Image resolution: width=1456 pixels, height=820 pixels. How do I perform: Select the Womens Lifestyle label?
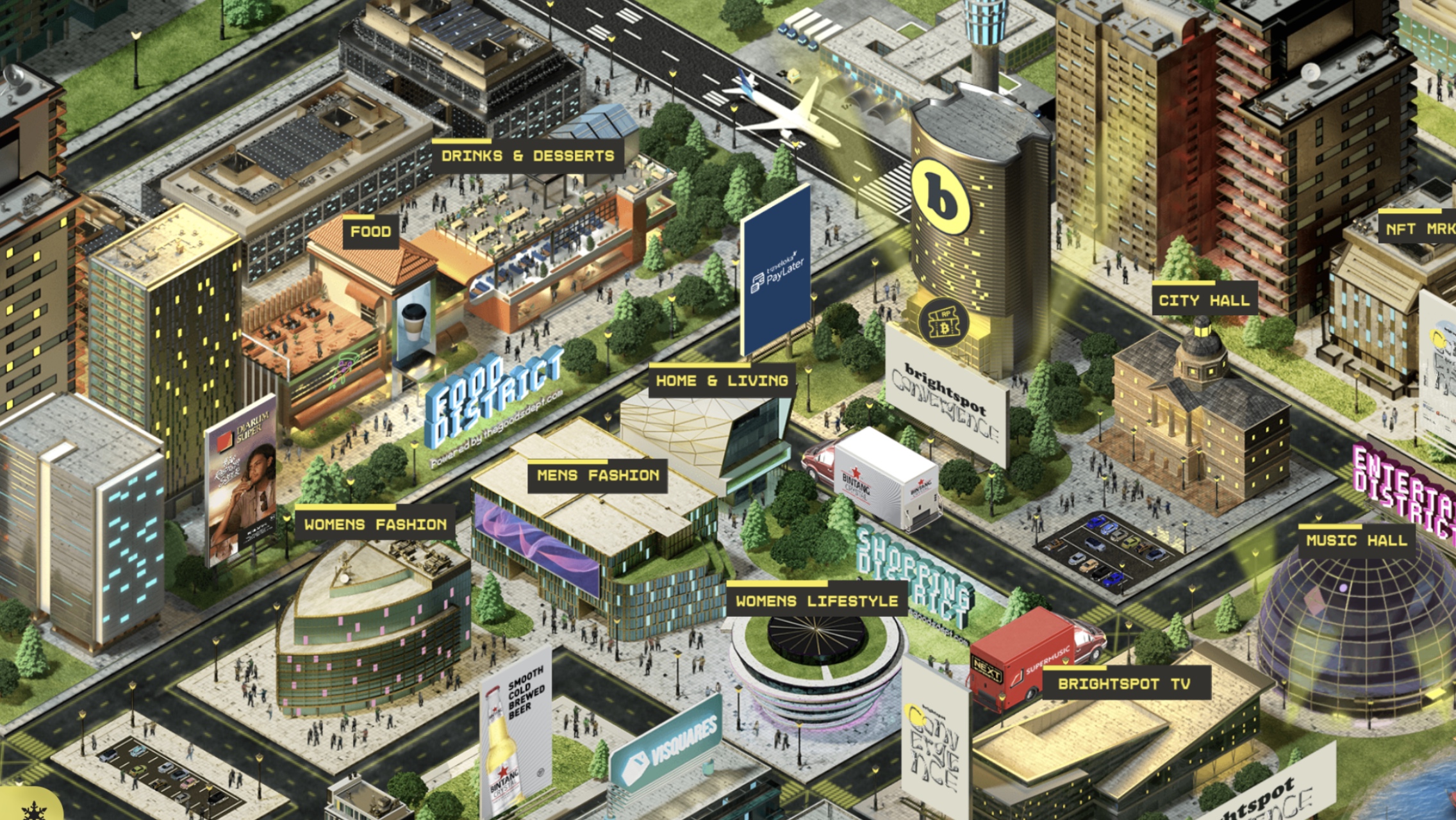pos(816,602)
